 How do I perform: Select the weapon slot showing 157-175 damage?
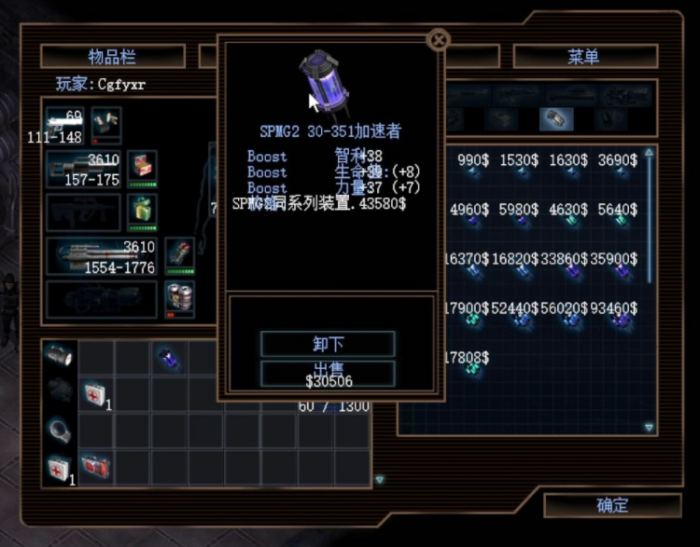(84, 170)
